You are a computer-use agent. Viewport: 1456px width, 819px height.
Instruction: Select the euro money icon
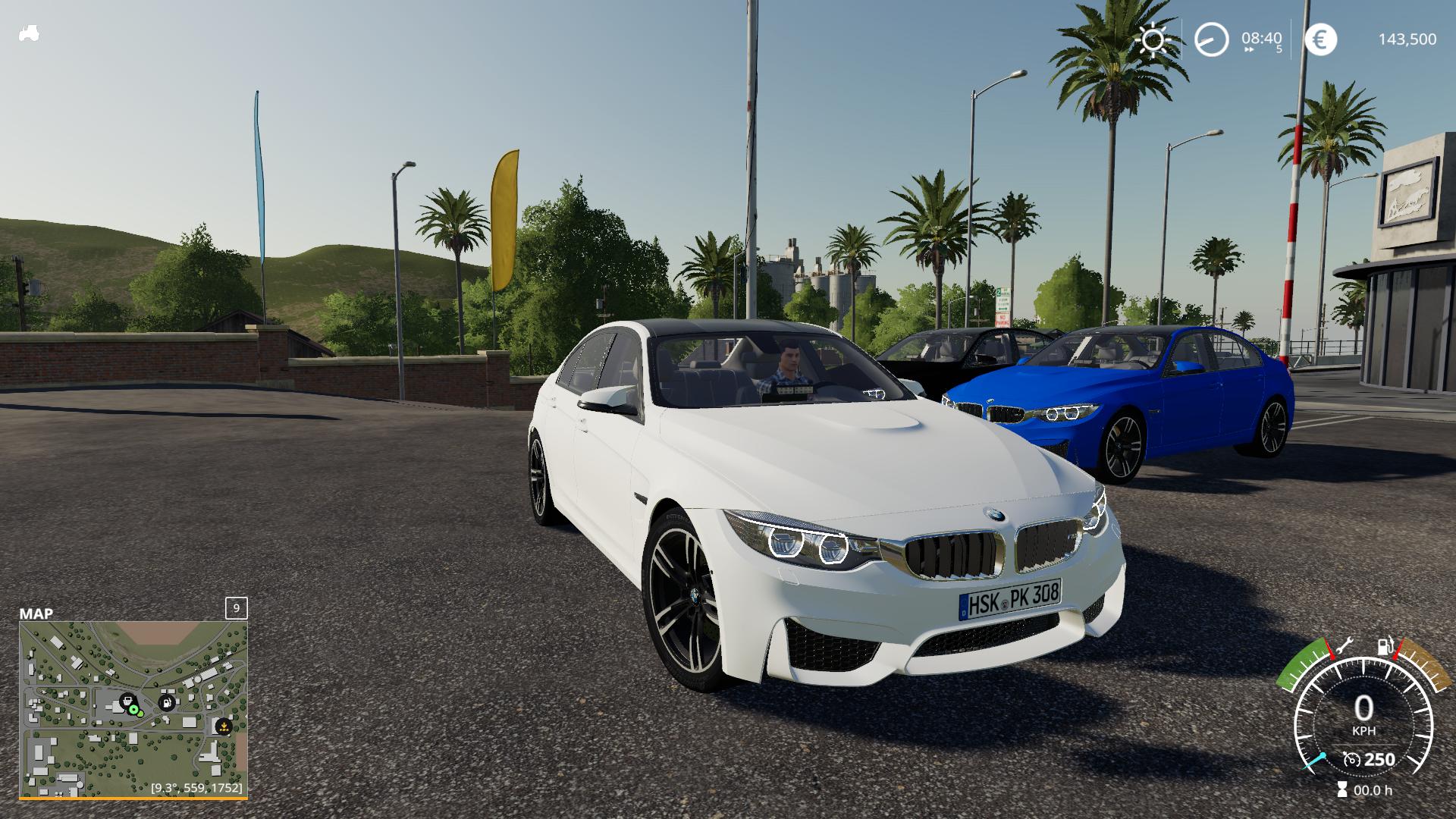1321,39
